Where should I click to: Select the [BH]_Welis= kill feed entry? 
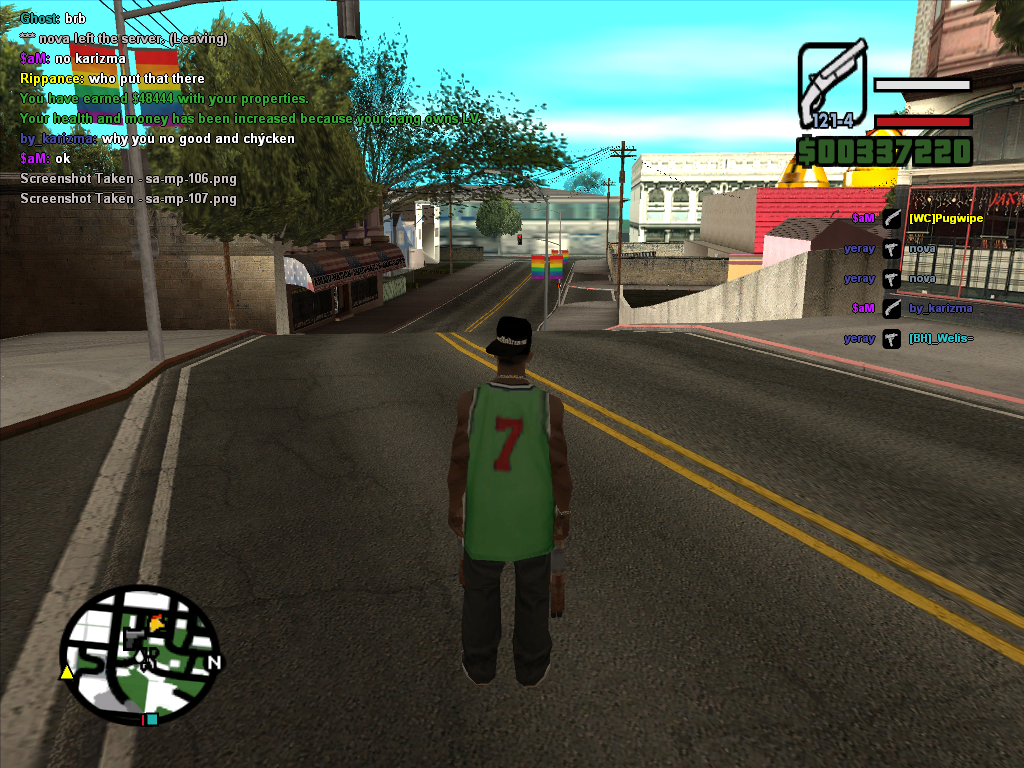click(941, 339)
